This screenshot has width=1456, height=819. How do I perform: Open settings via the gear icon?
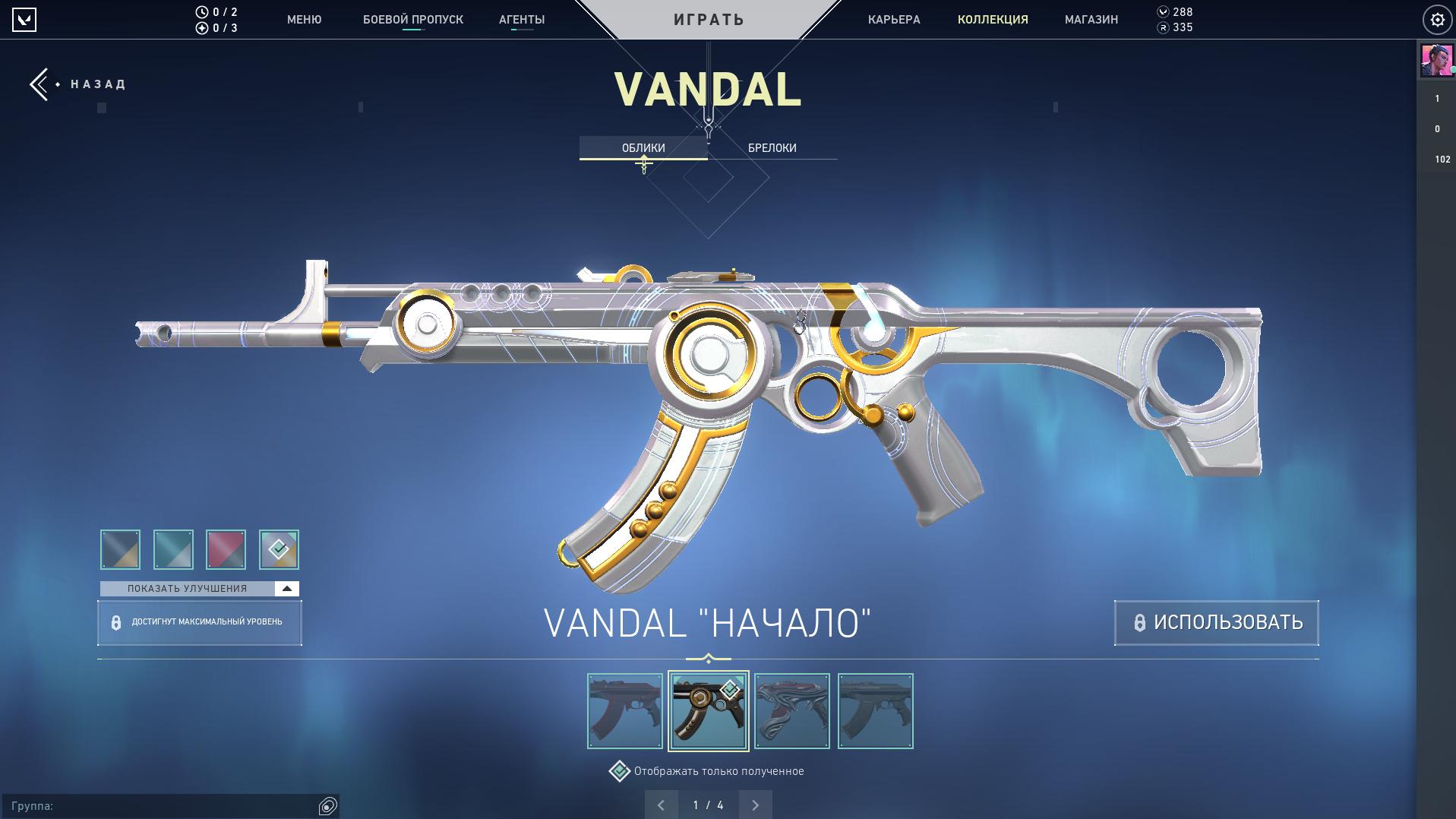point(1437,21)
